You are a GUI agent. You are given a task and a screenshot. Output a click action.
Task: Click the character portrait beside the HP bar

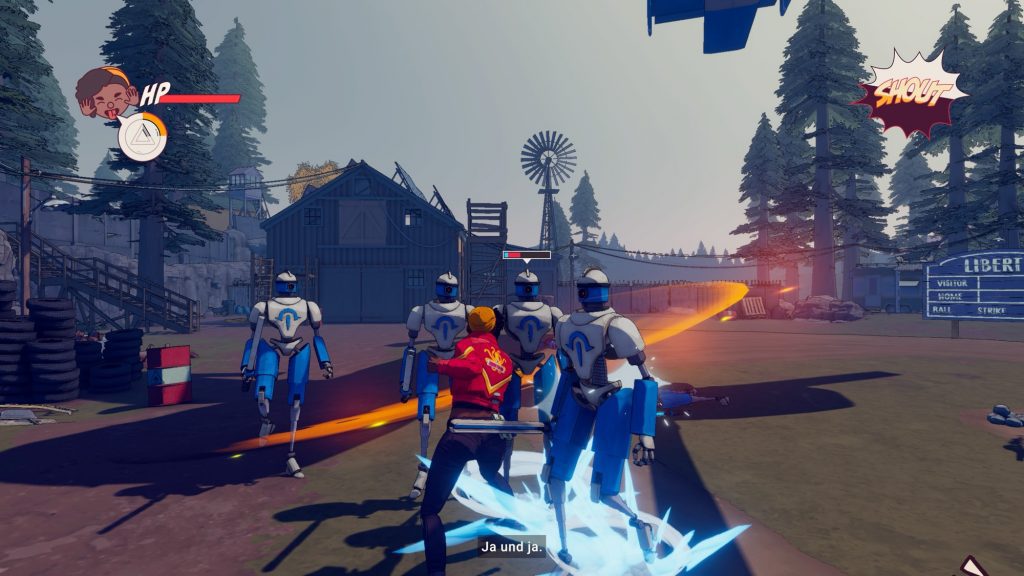click(x=104, y=91)
